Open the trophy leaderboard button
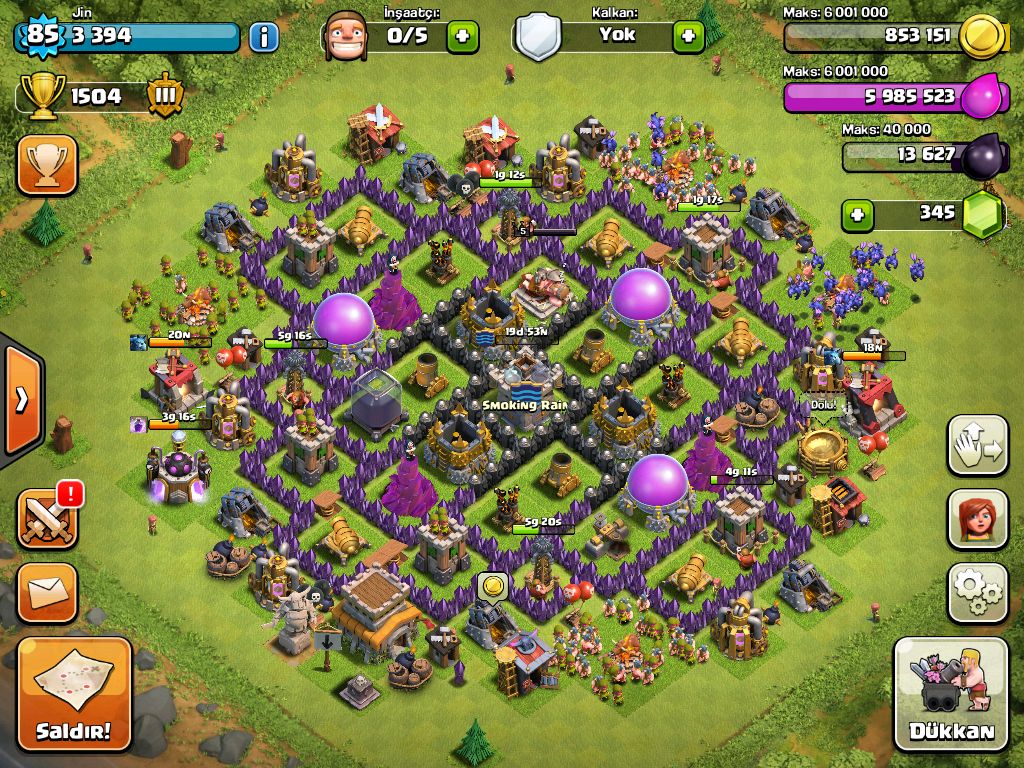 (46, 165)
